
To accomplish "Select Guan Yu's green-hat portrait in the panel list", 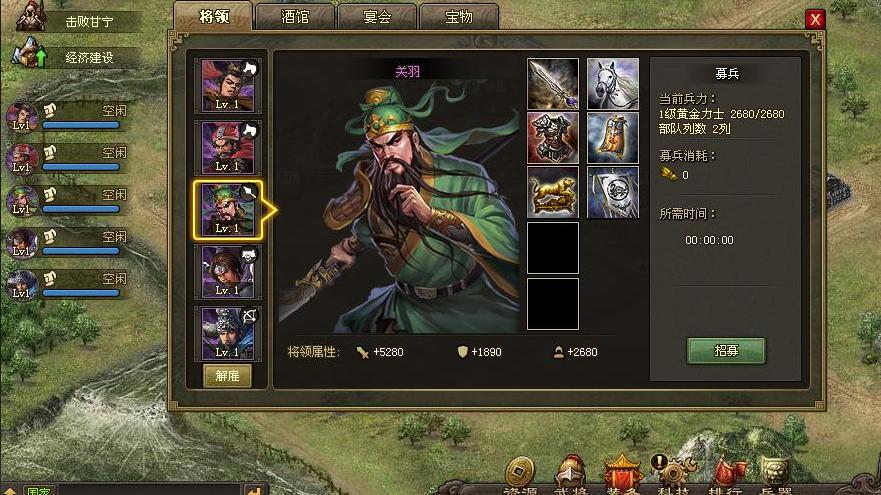I will coord(228,209).
